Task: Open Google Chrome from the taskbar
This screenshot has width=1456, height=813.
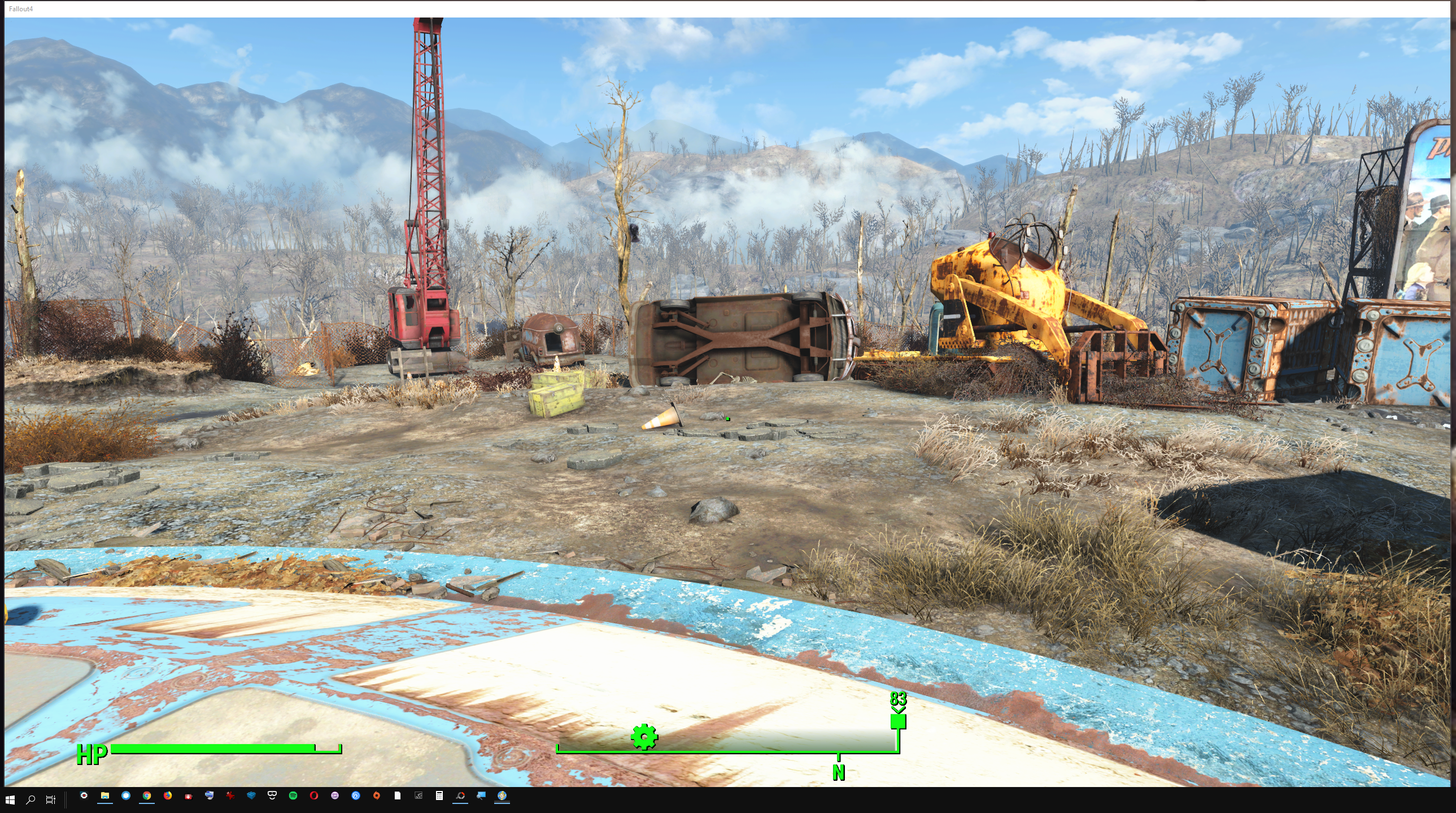Action: coord(146,795)
